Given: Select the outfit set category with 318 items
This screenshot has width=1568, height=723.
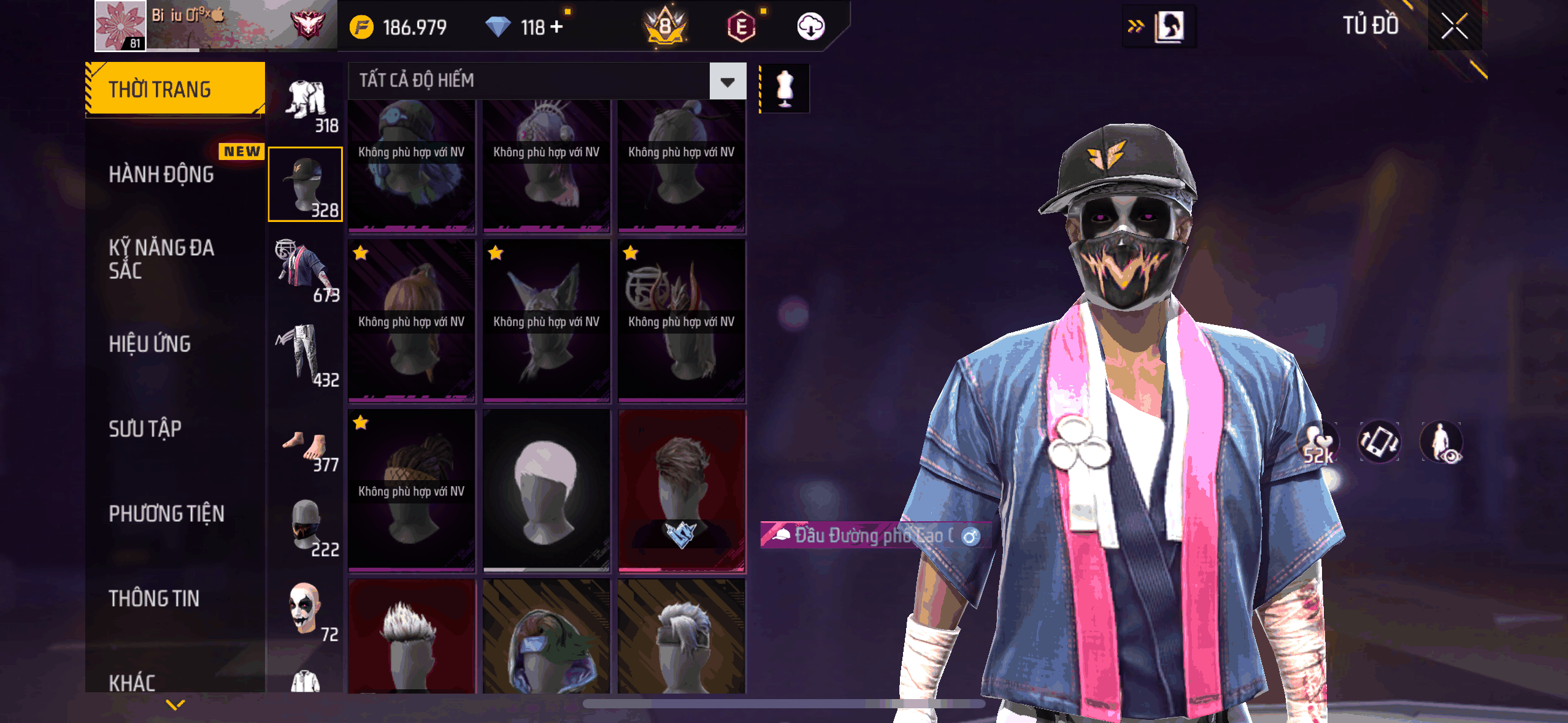Looking at the screenshot, I should pos(306,102).
